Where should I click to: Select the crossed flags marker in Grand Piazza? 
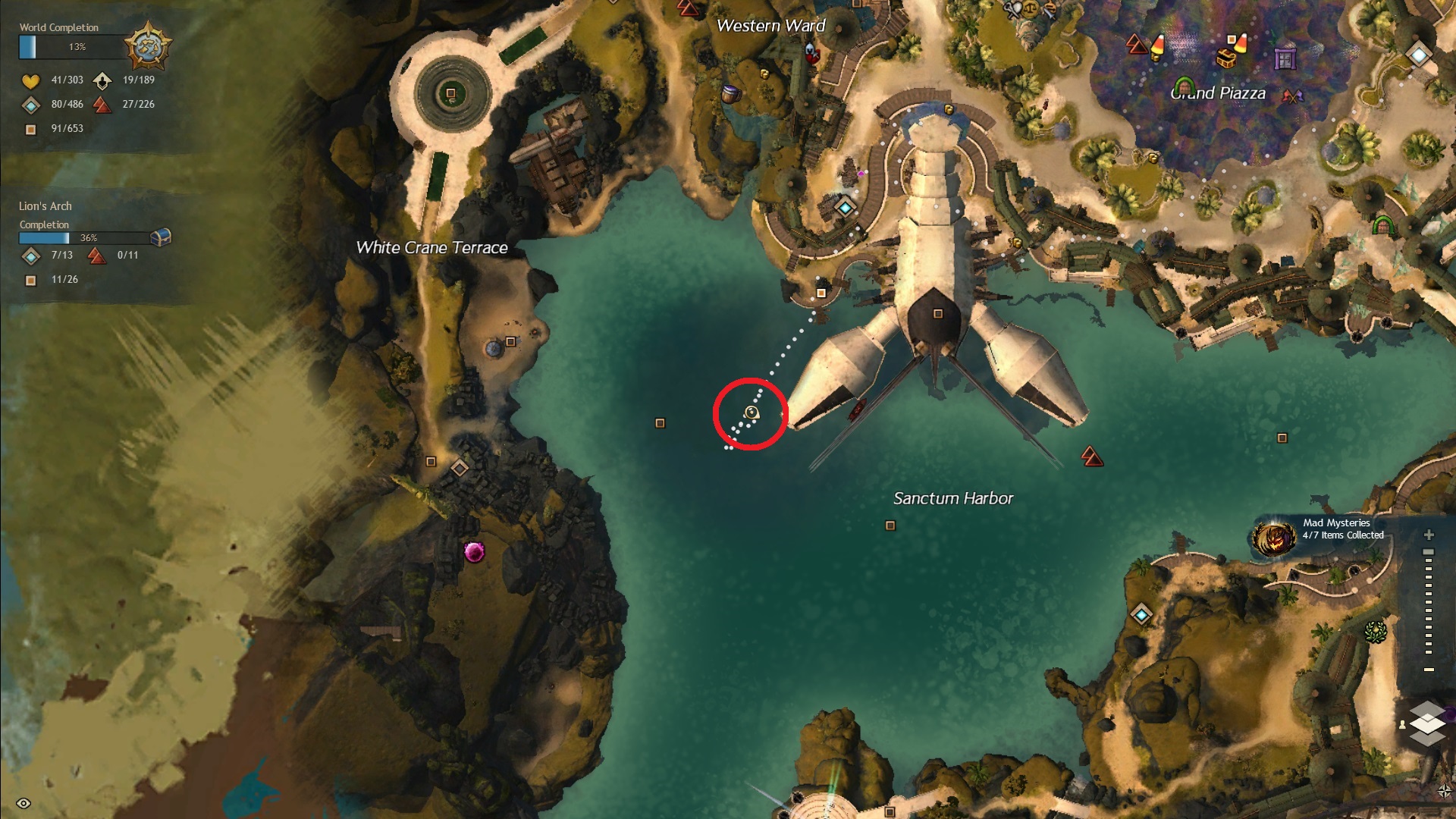(1292, 96)
